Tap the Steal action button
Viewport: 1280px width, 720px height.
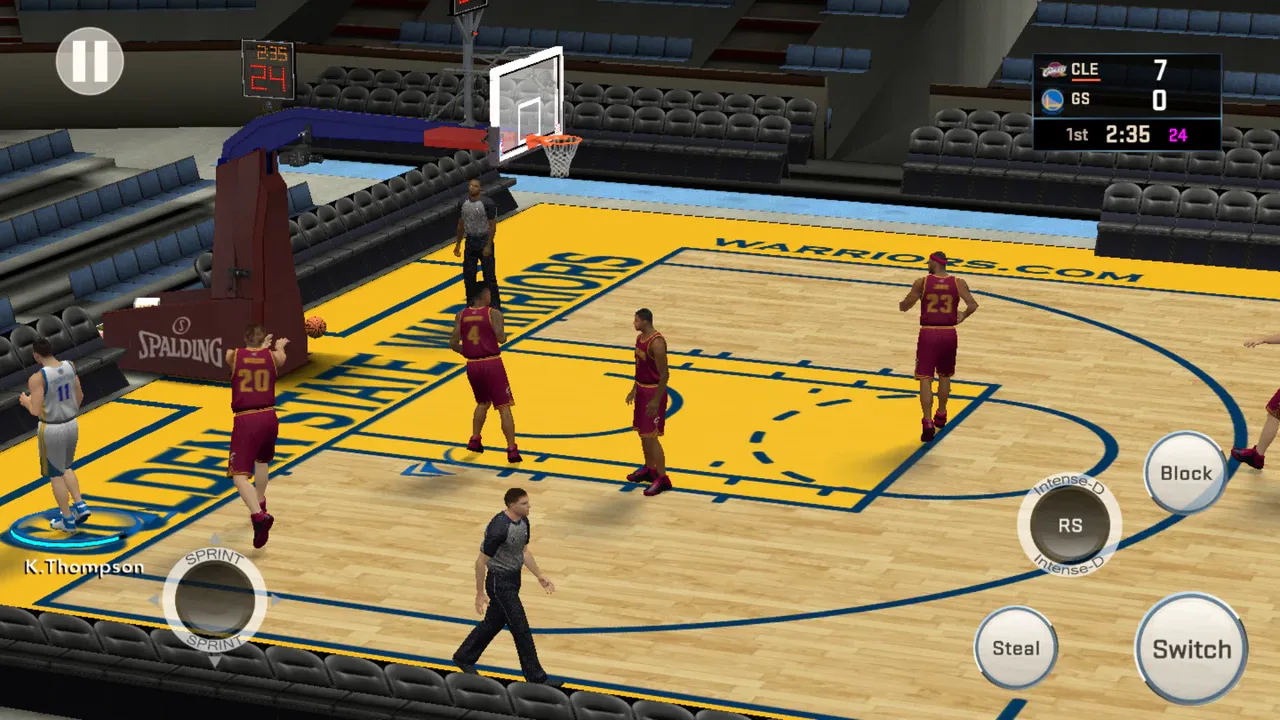1016,648
